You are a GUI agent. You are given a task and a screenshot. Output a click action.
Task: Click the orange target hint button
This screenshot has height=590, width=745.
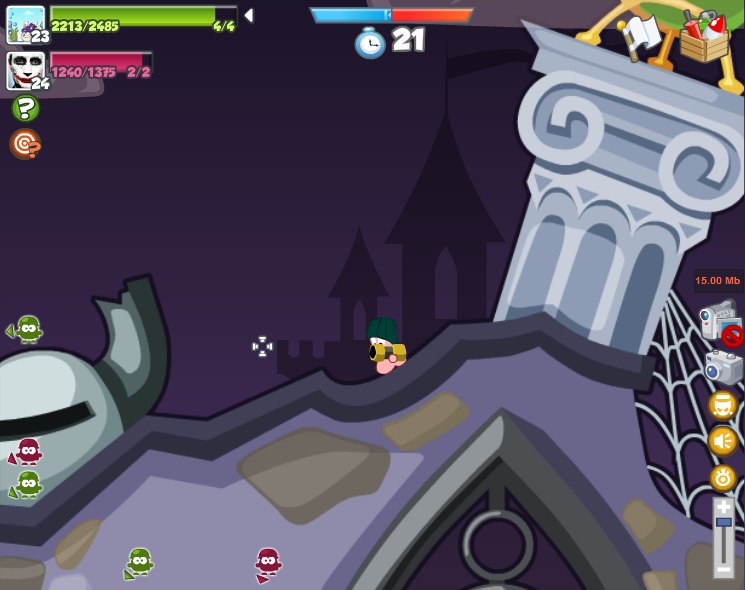[25, 145]
